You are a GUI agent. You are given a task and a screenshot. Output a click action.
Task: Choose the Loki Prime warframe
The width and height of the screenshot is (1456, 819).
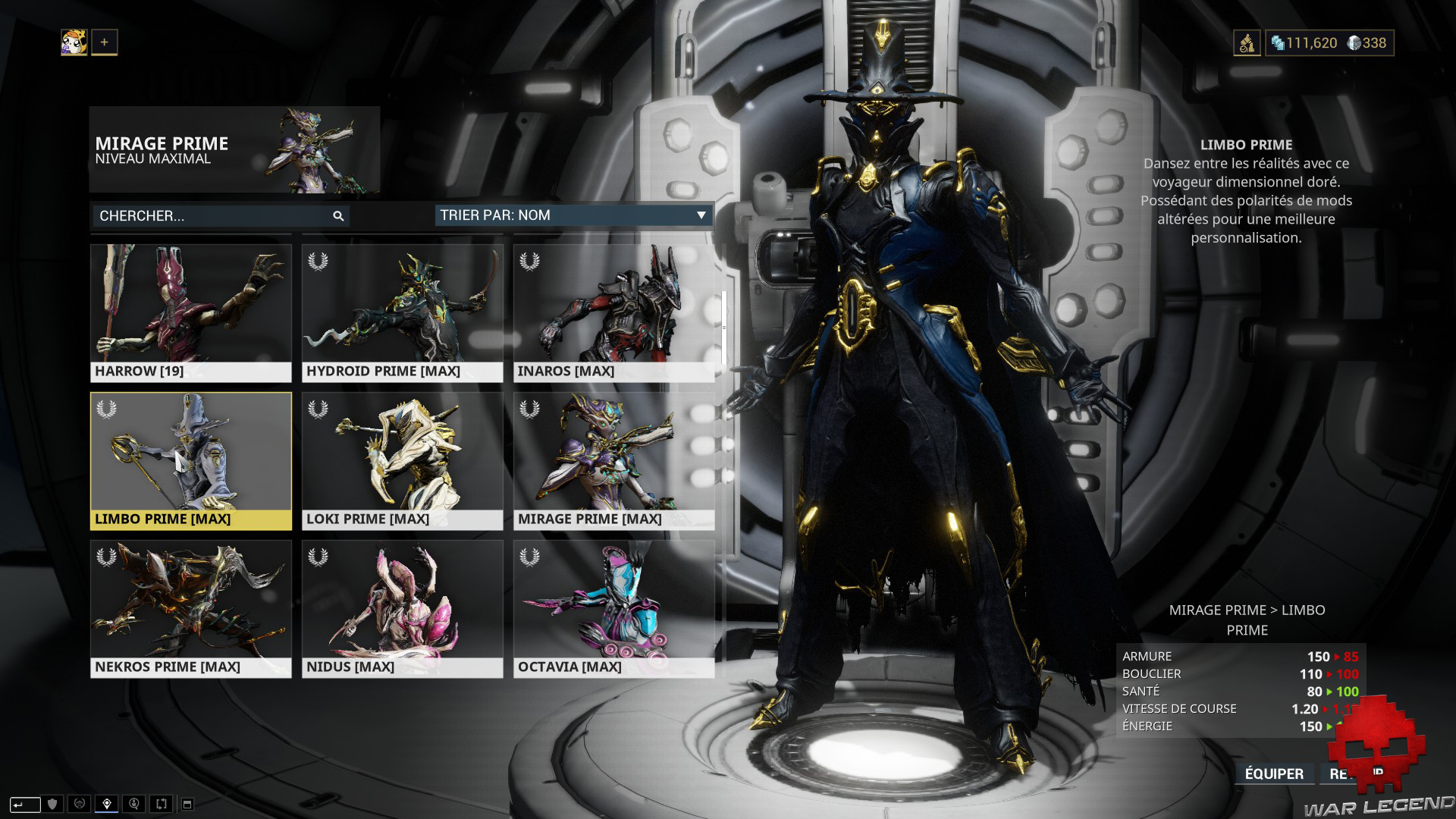[x=402, y=460]
